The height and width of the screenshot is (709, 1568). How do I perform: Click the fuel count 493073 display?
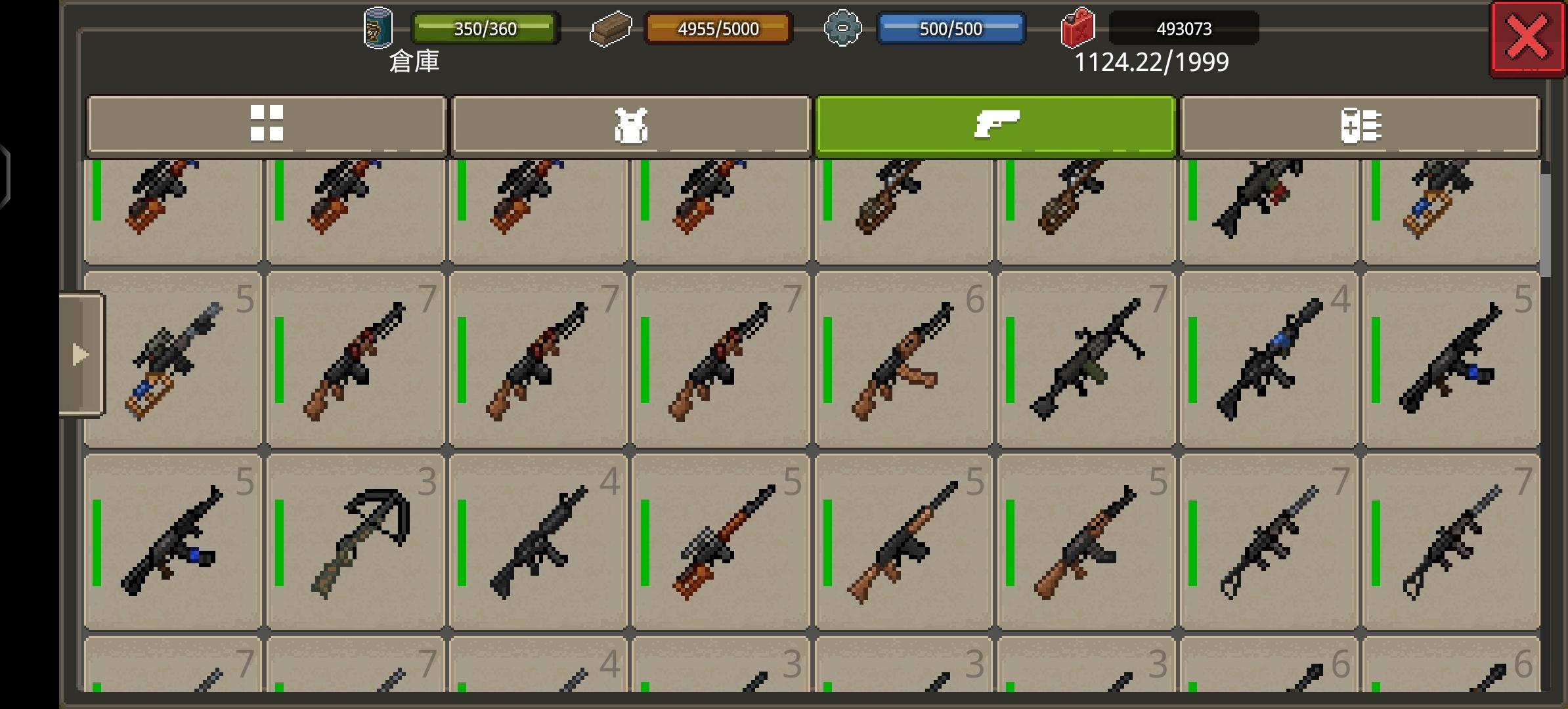tap(1182, 28)
